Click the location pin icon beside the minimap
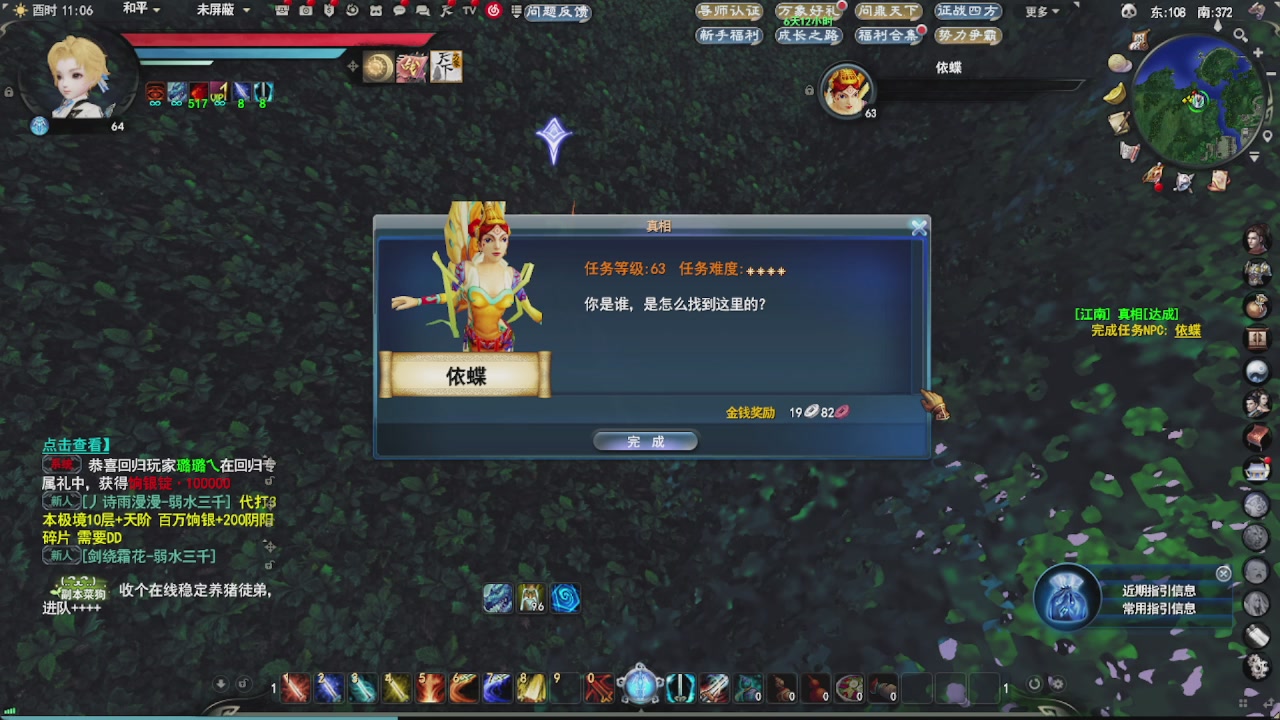This screenshot has height=720, width=1280. point(1267,134)
